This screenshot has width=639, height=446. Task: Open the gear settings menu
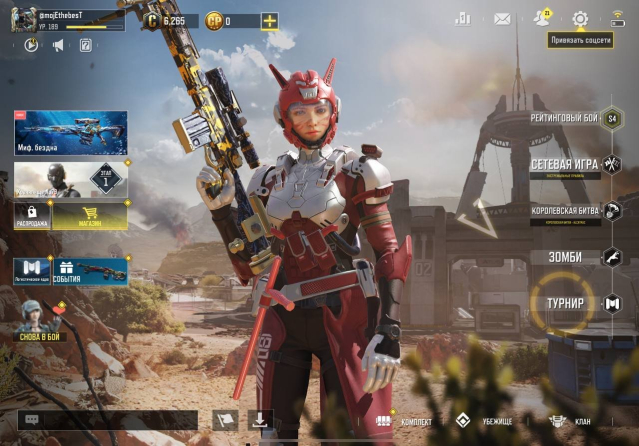pos(580,18)
